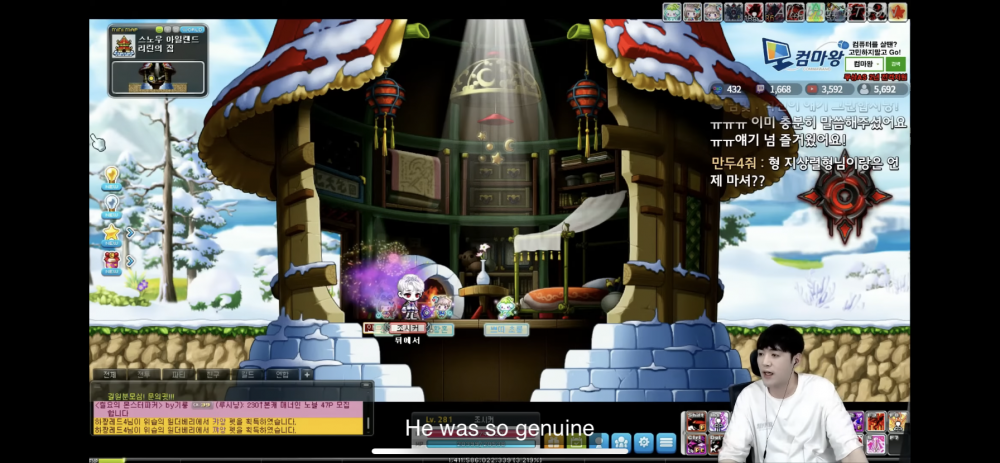Image resolution: width=1000 pixels, height=463 pixels.
Task: Switch to the 길드 chat tab
Action: pos(246,373)
